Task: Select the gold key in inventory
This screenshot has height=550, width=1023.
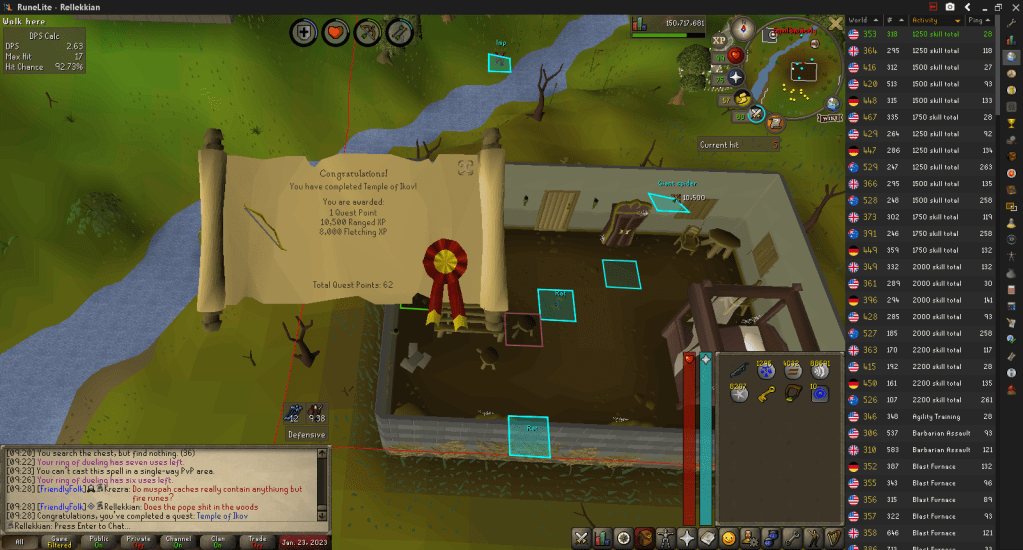Action: coord(767,394)
